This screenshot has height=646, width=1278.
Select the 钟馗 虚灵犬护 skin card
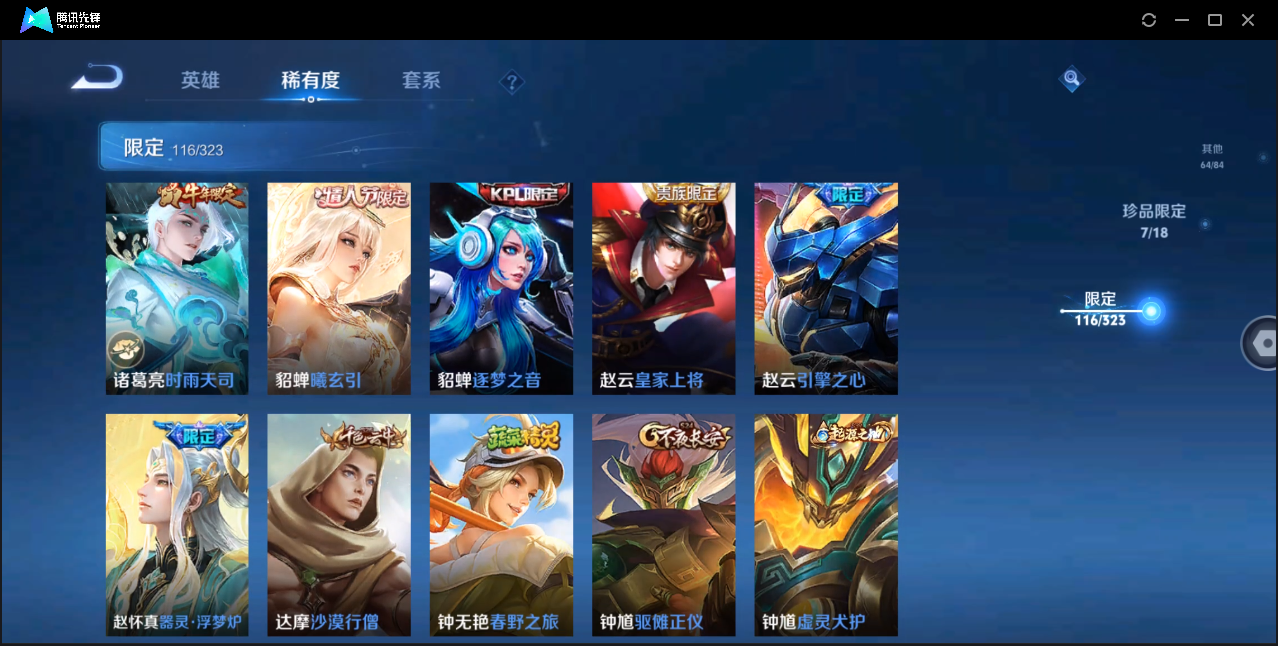[x=825, y=524]
